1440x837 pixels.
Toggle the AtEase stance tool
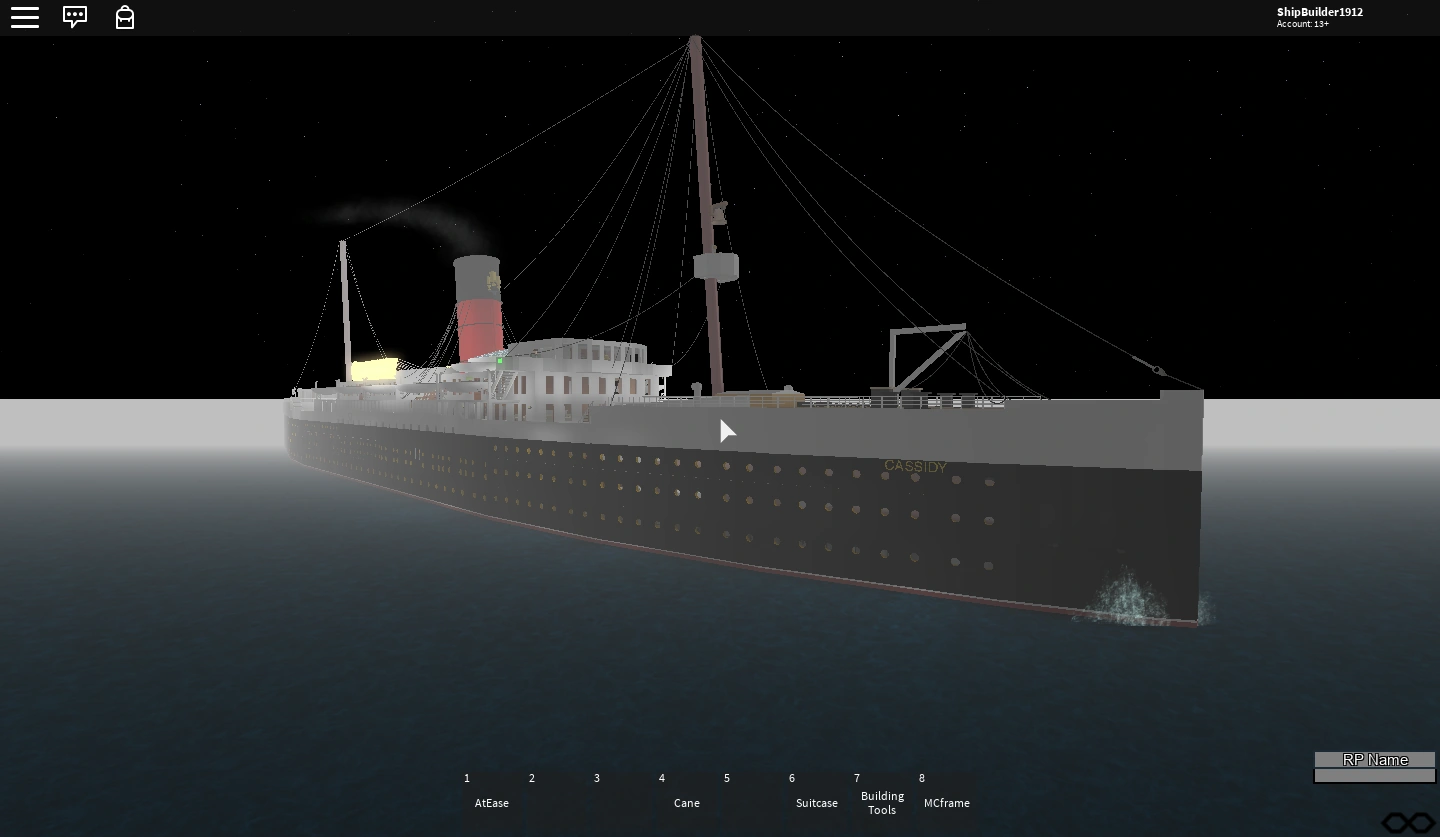point(490,793)
